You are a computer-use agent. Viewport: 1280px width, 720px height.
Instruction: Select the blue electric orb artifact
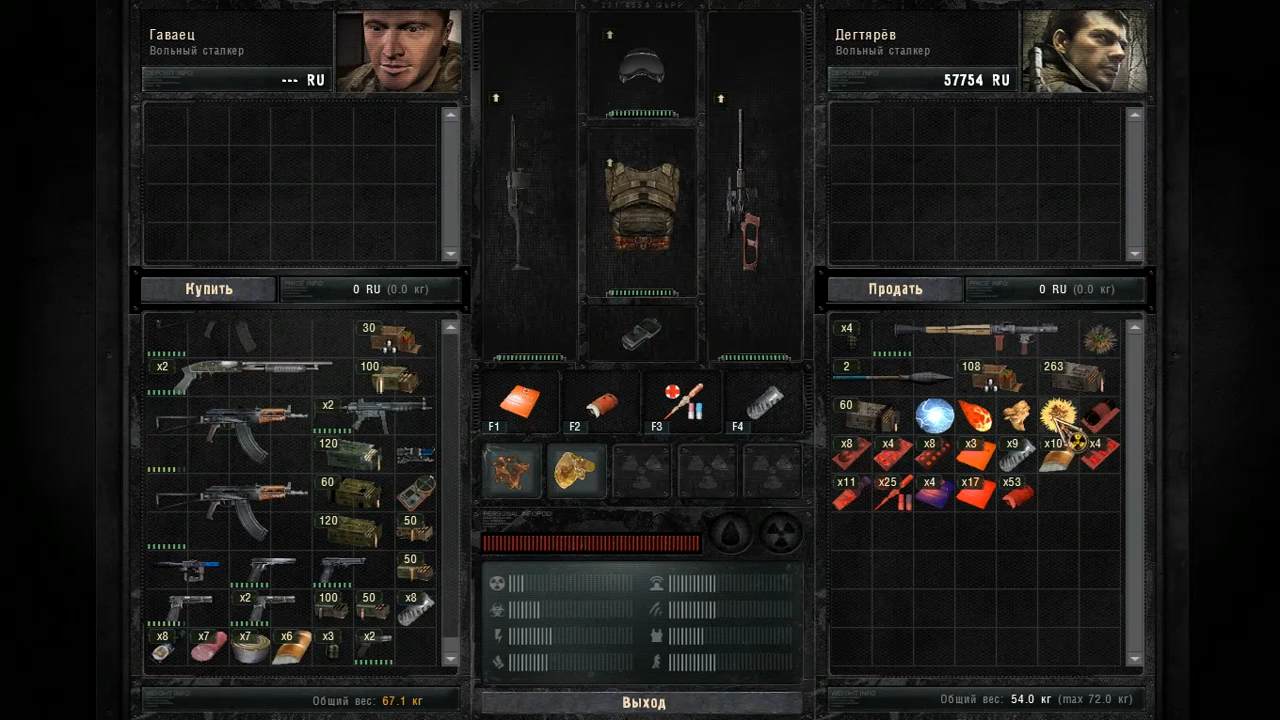[x=934, y=415]
